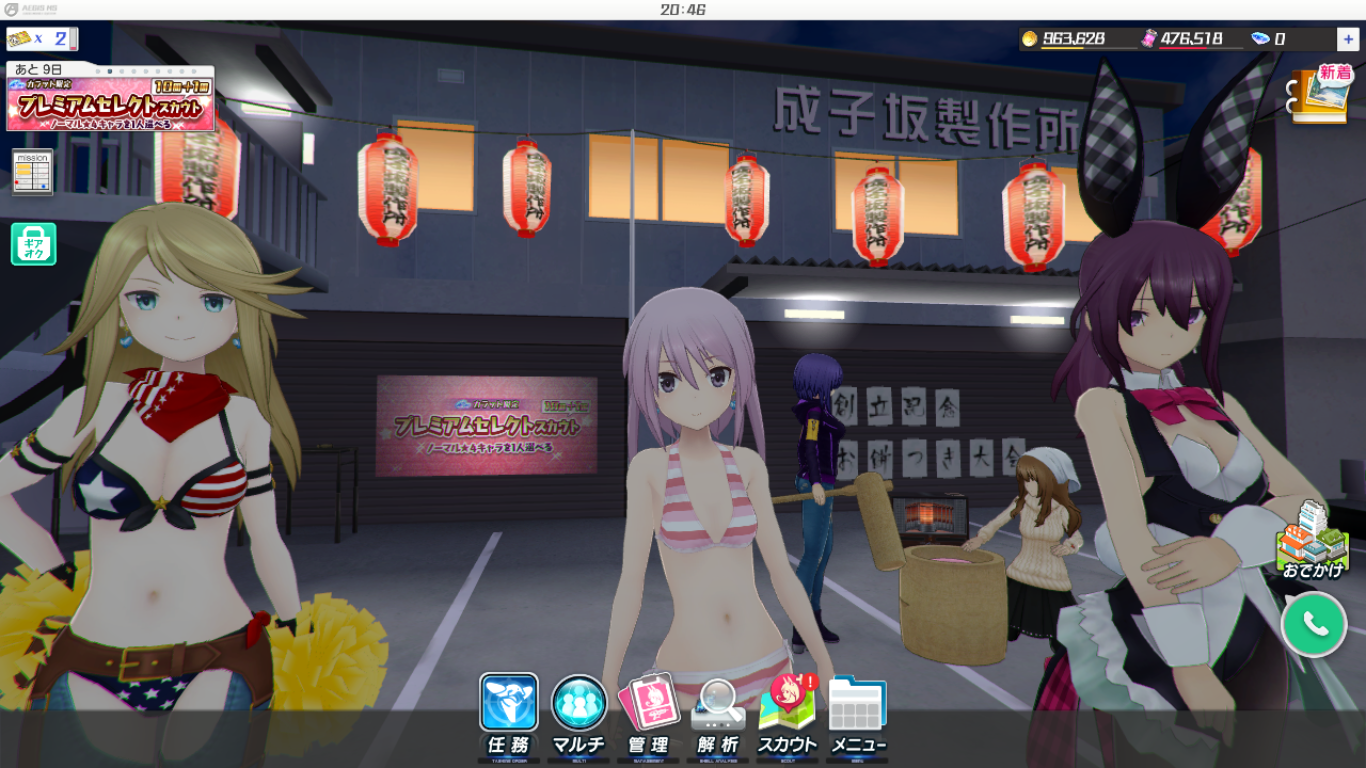The width and height of the screenshot is (1366, 768).
Task: Select the ticket counter icon
Action: tap(40, 39)
